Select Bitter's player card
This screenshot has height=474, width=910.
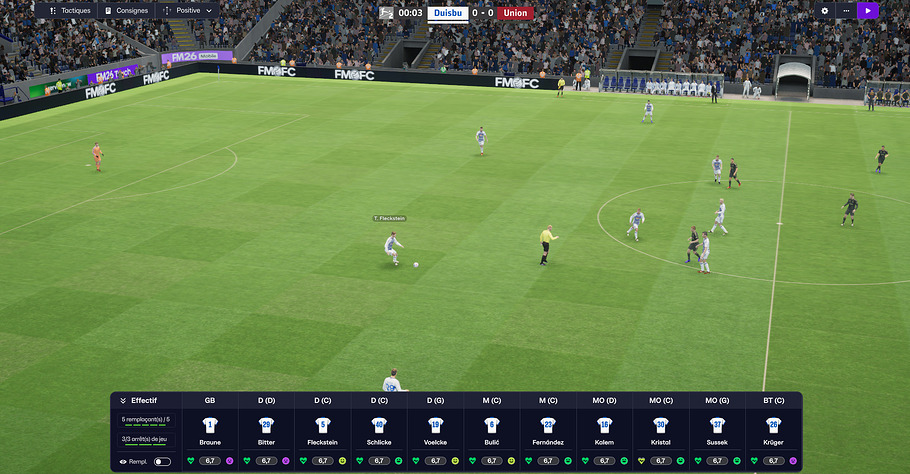266,430
